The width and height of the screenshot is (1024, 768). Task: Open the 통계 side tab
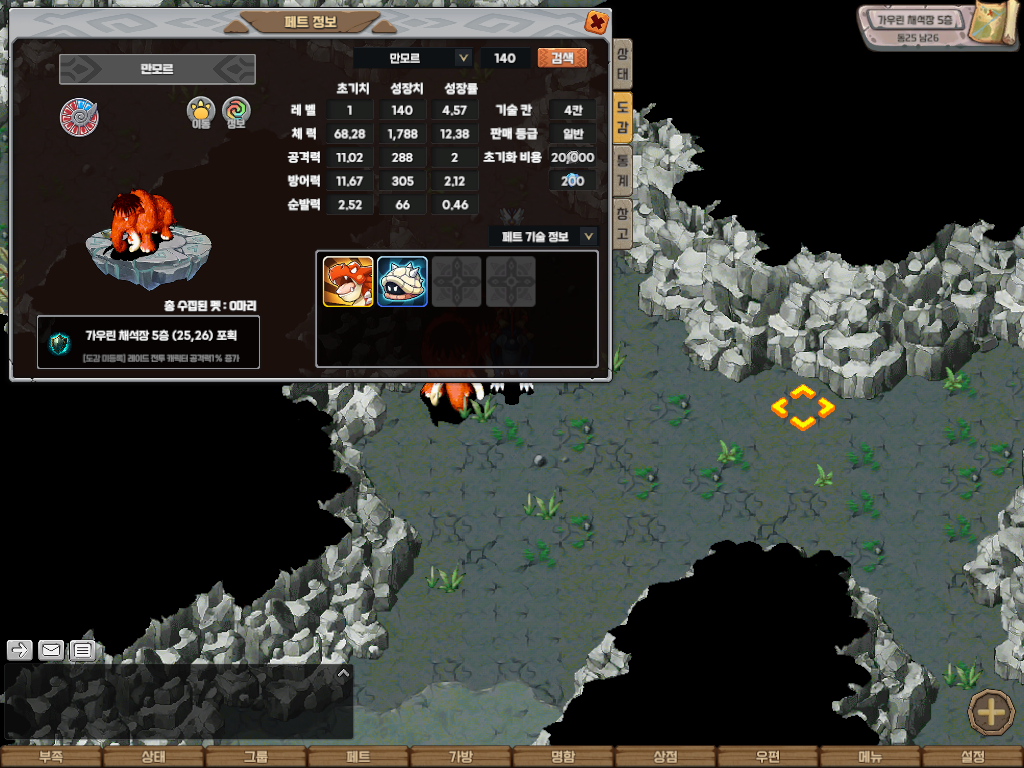point(622,167)
